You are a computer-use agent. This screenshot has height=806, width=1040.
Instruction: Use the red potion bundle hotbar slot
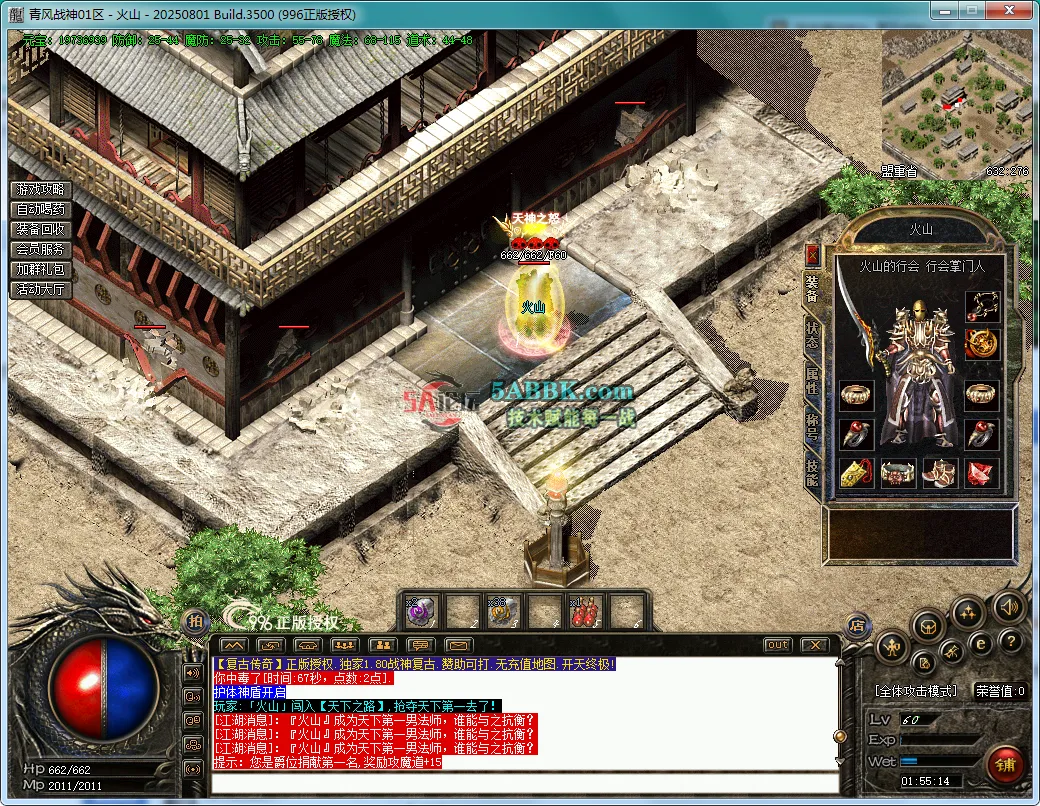click(585, 610)
